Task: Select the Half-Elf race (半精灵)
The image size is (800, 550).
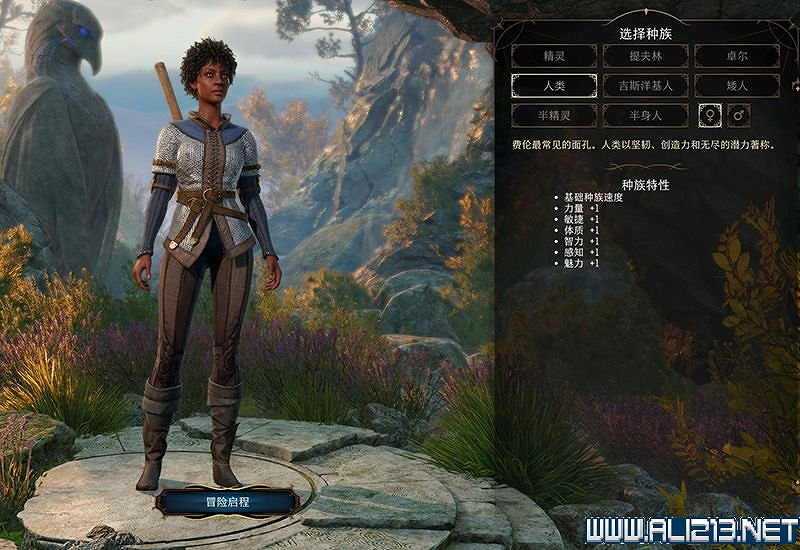Action: (x=553, y=115)
